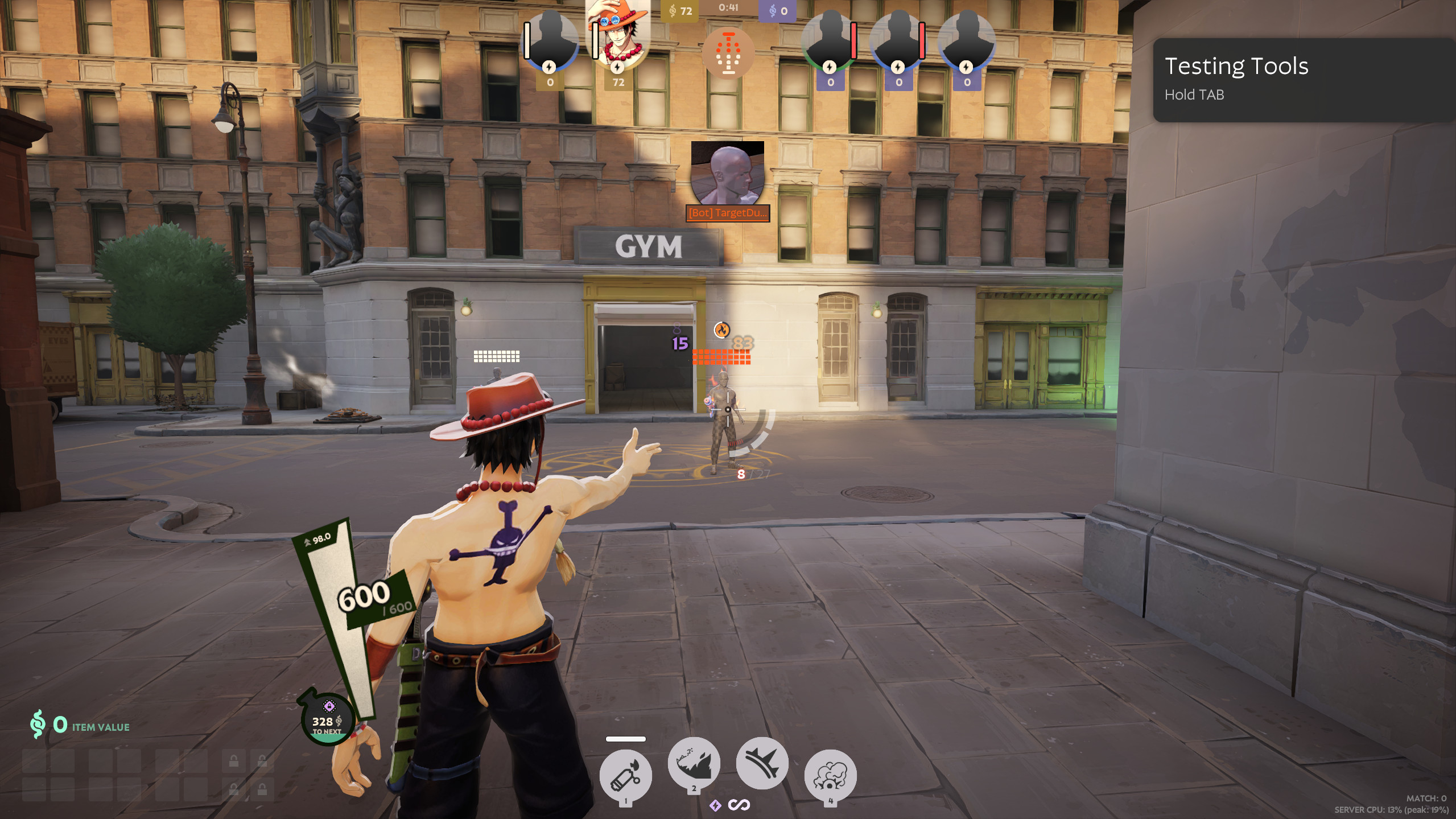Click the lane objectives map icon
The width and height of the screenshot is (1456, 819).
pos(728,53)
